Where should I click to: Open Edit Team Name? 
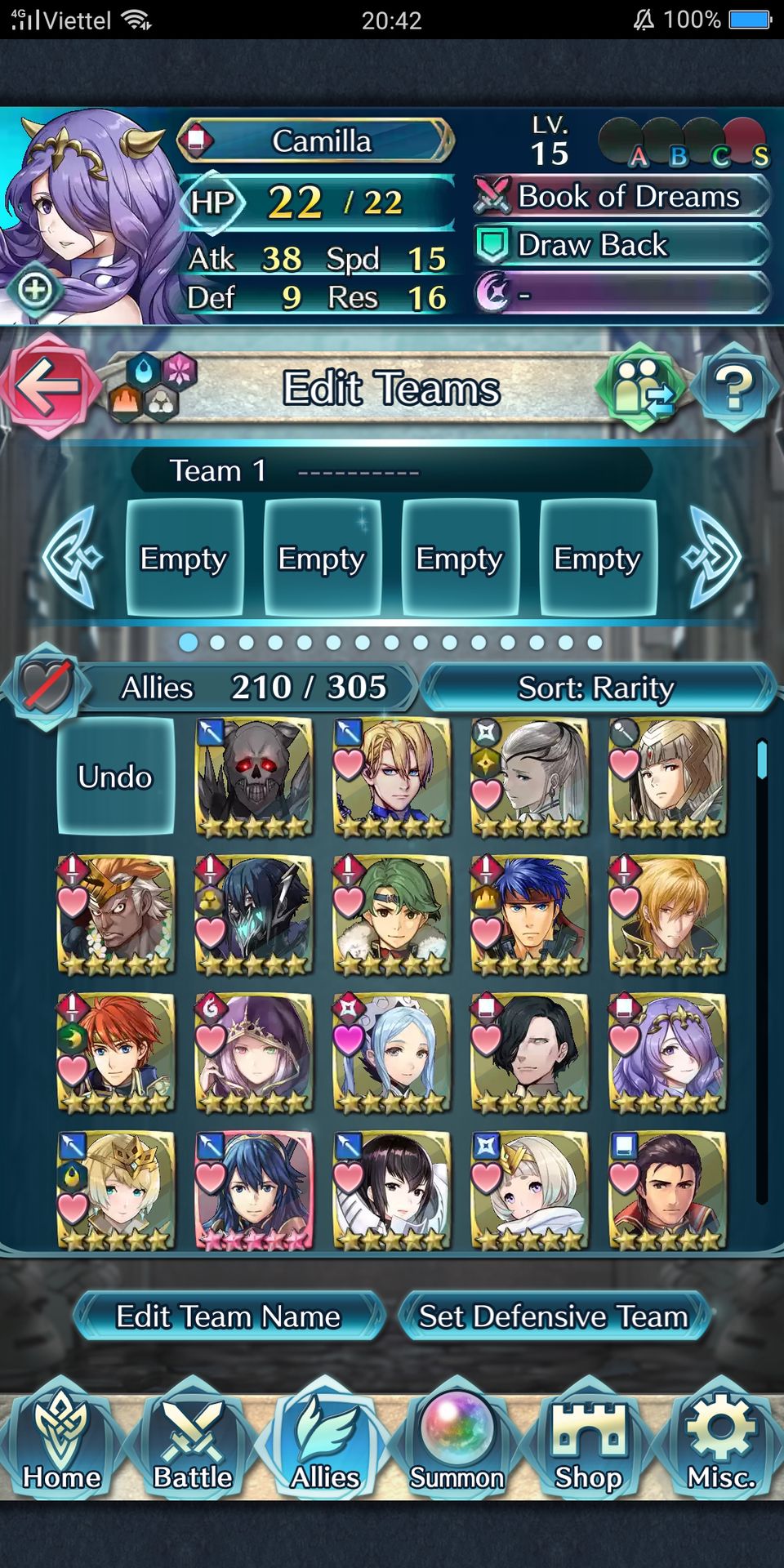point(229,1316)
